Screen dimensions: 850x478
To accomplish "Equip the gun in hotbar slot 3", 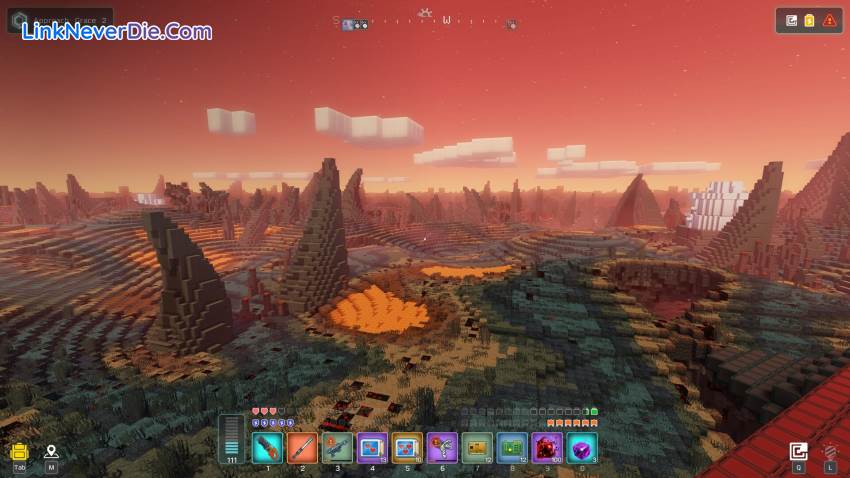I will pos(337,447).
